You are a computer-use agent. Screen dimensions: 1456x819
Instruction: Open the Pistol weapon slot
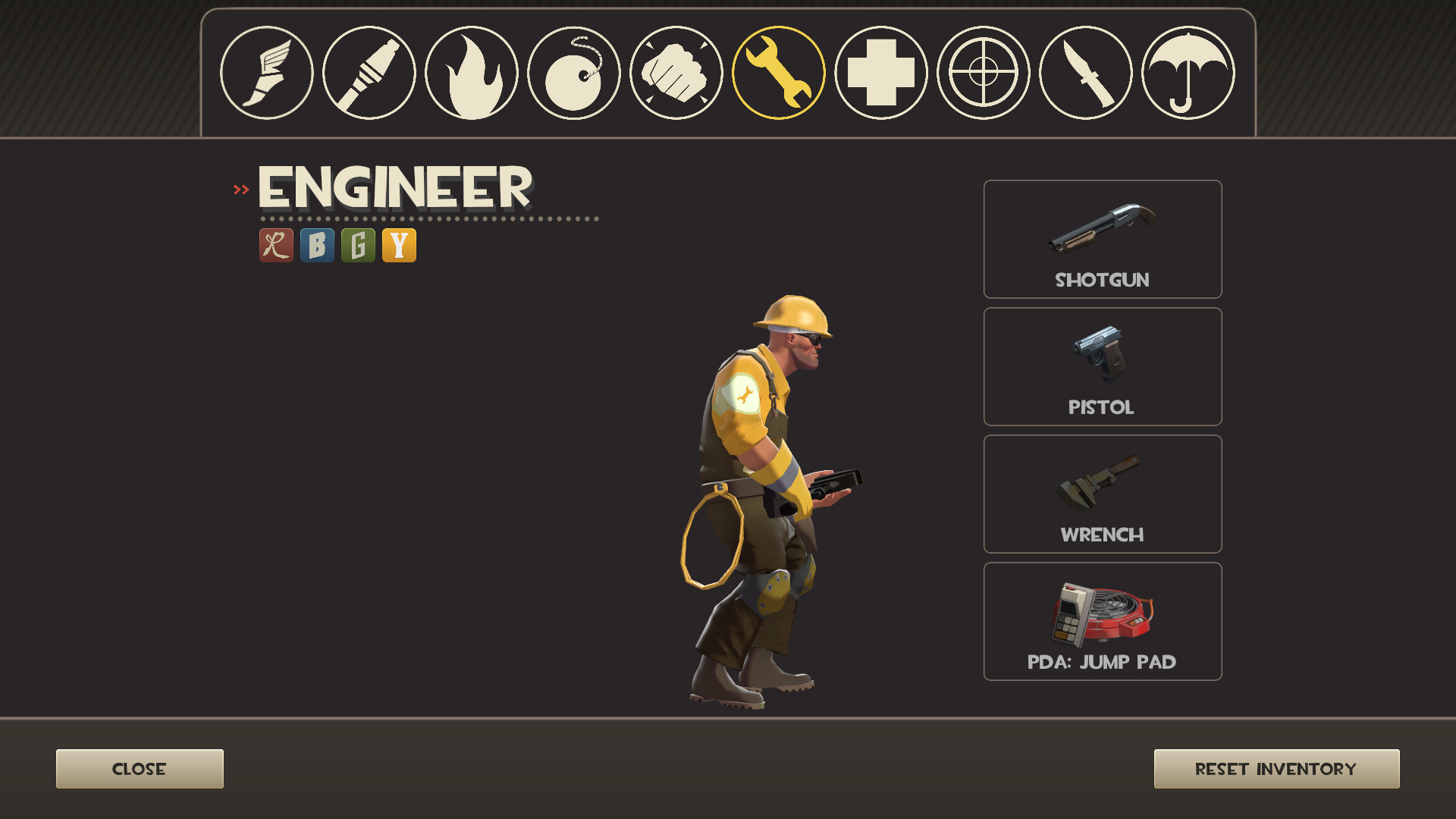[1102, 366]
